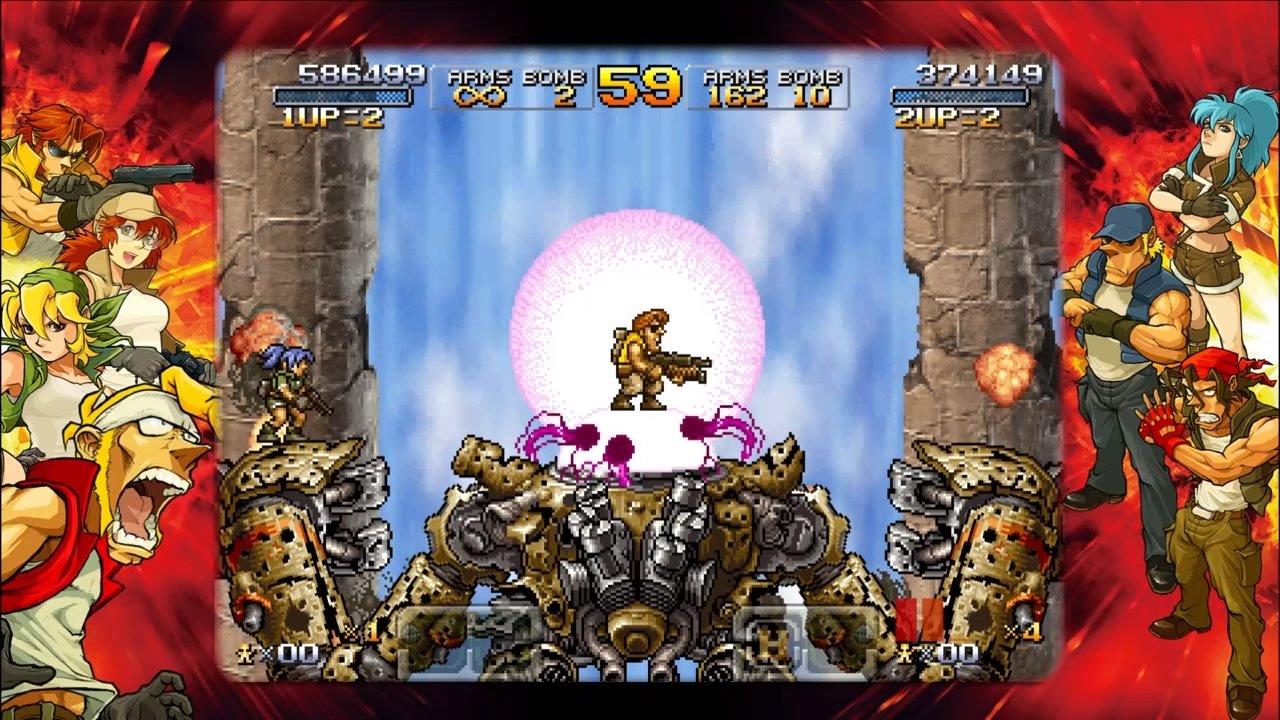This screenshot has width=1280, height=720.
Task: Click the player 1 score 586499
Action: [338, 71]
